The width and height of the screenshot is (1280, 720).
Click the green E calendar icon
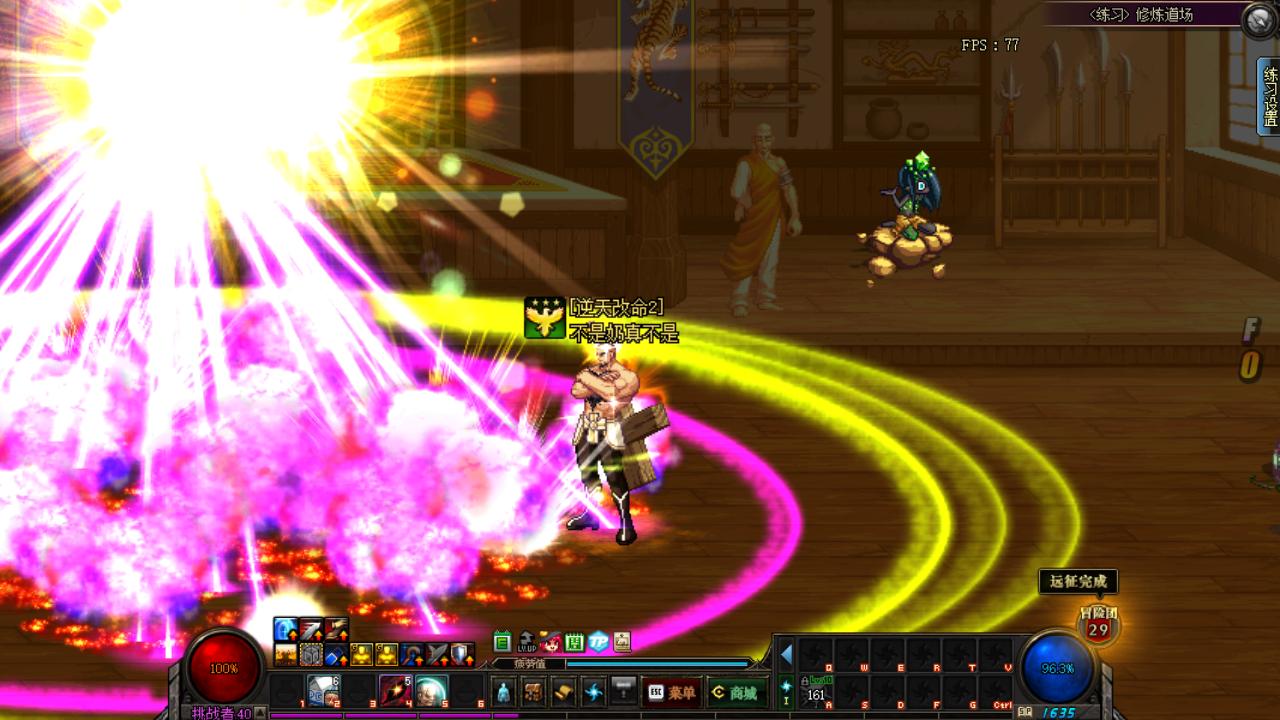[x=502, y=641]
